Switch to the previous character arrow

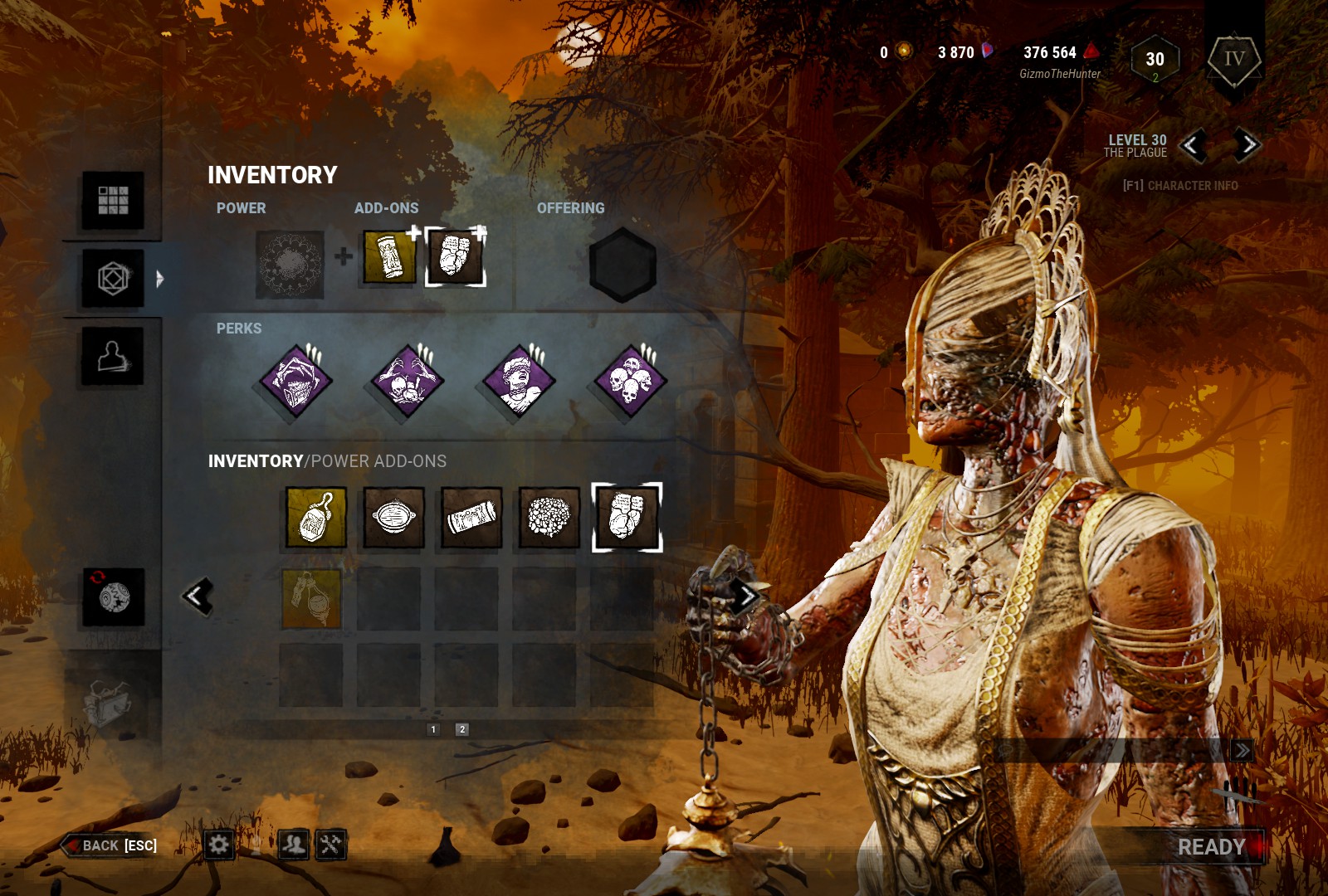pyautogui.click(x=1194, y=146)
